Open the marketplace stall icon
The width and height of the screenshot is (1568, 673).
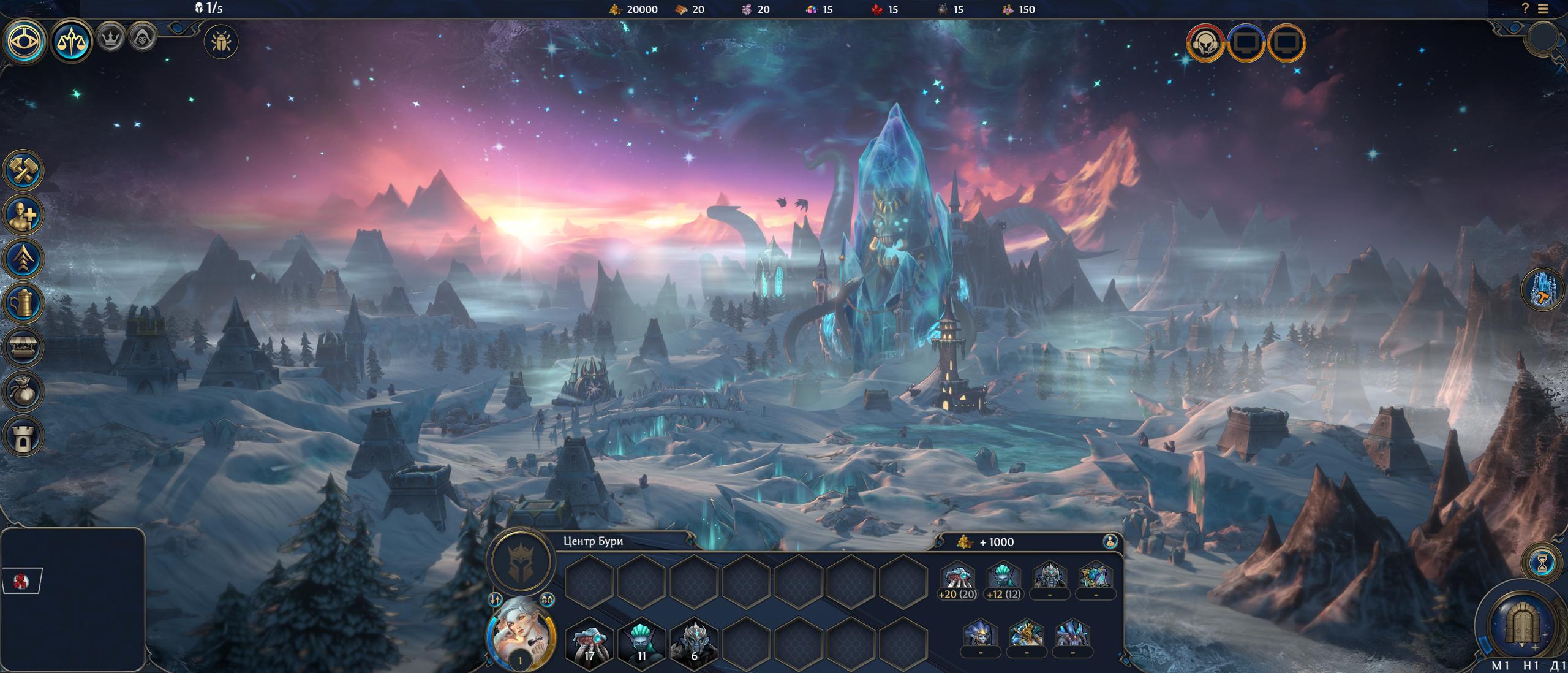pyautogui.click(x=24, y=347)
